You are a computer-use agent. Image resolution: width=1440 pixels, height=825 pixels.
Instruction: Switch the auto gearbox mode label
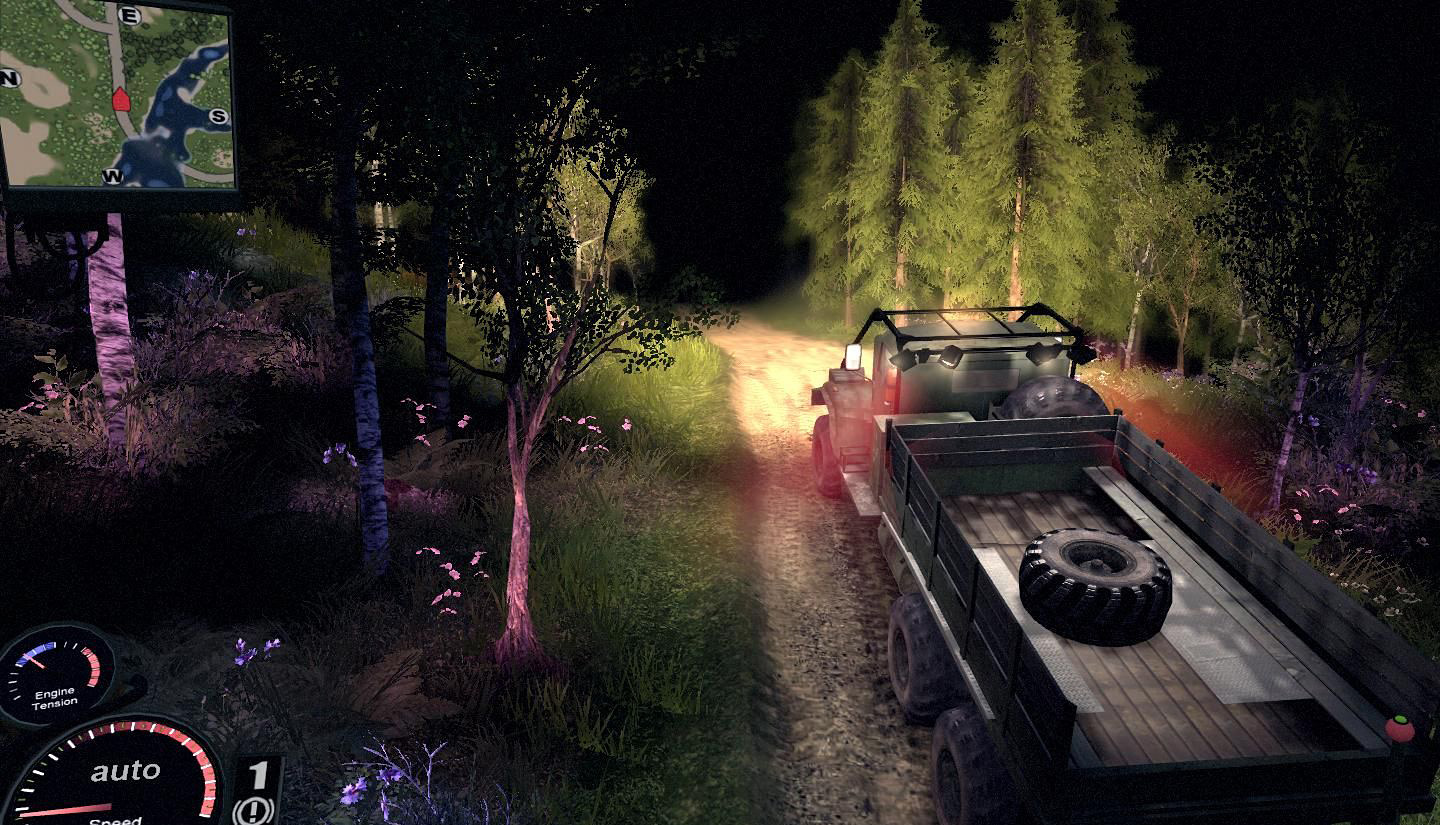pos(125,771)
